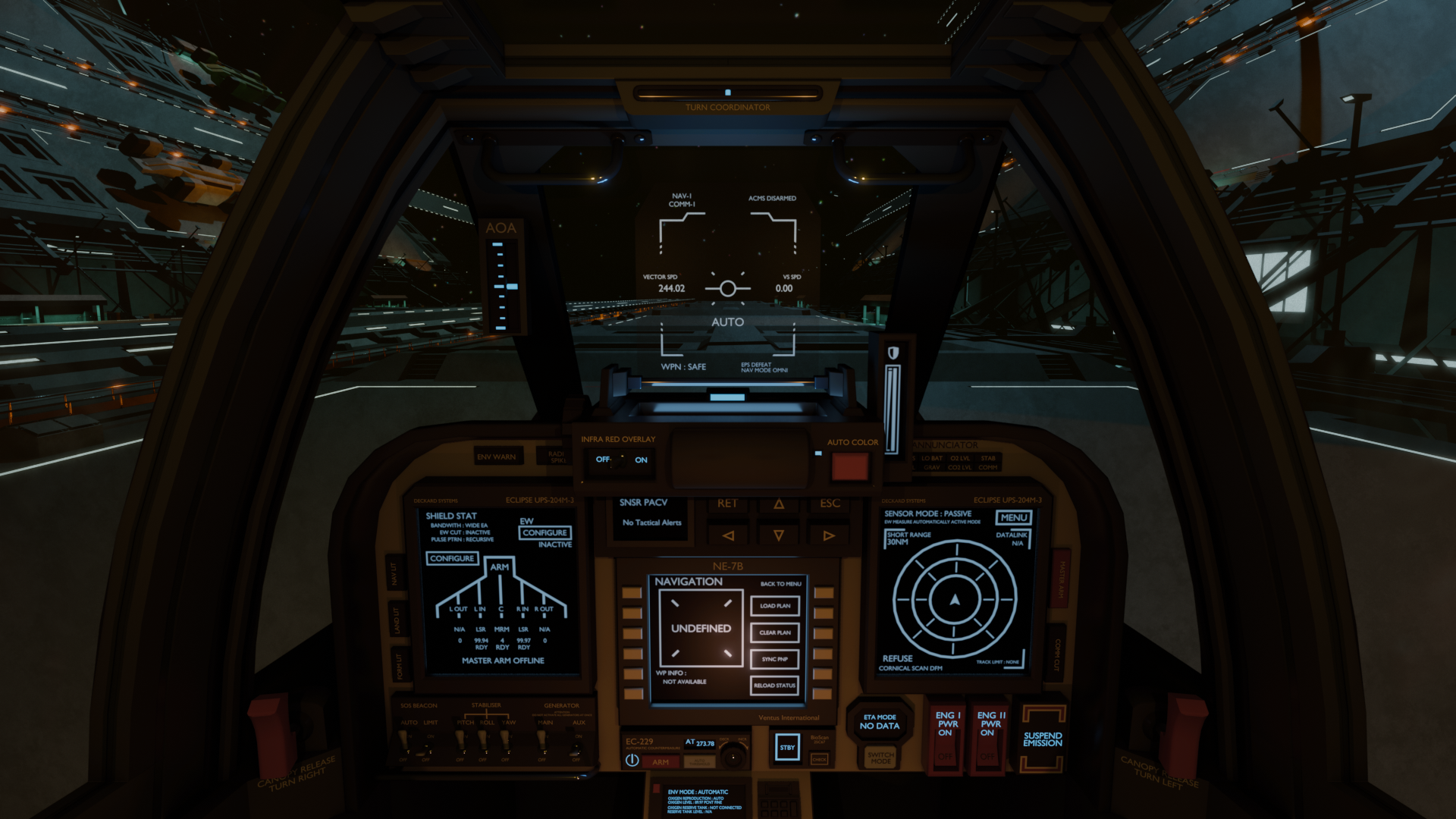Click the red AUTO COLOR button

click(x=849, y=466)
